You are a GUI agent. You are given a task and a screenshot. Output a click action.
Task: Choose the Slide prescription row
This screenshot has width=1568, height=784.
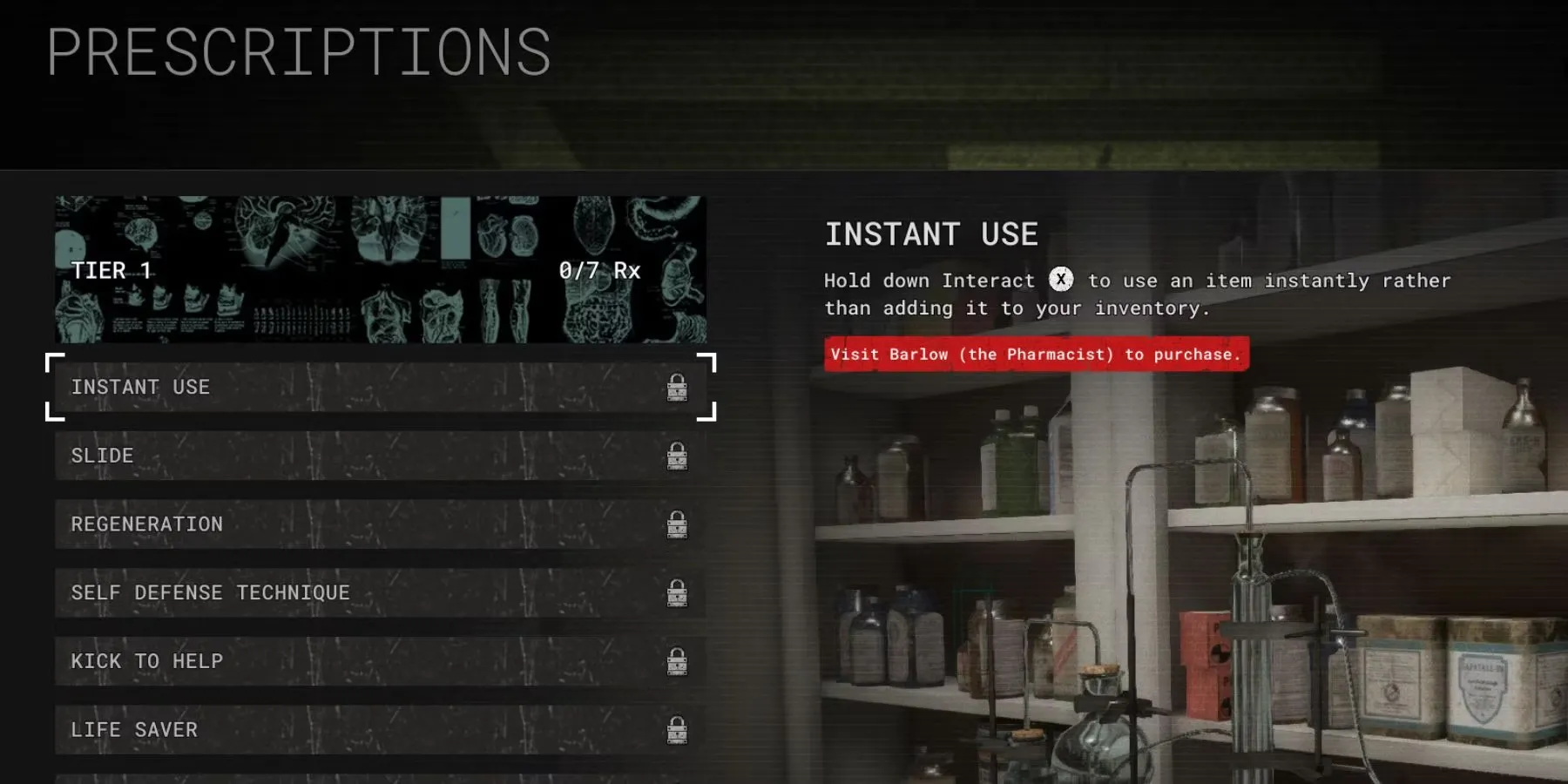[380, 456]
